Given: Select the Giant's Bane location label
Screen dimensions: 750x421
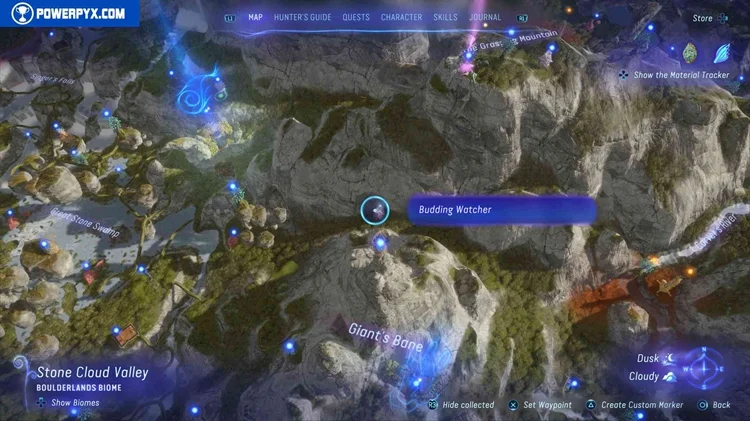Looking at the screenshot, I should [386, 335].
